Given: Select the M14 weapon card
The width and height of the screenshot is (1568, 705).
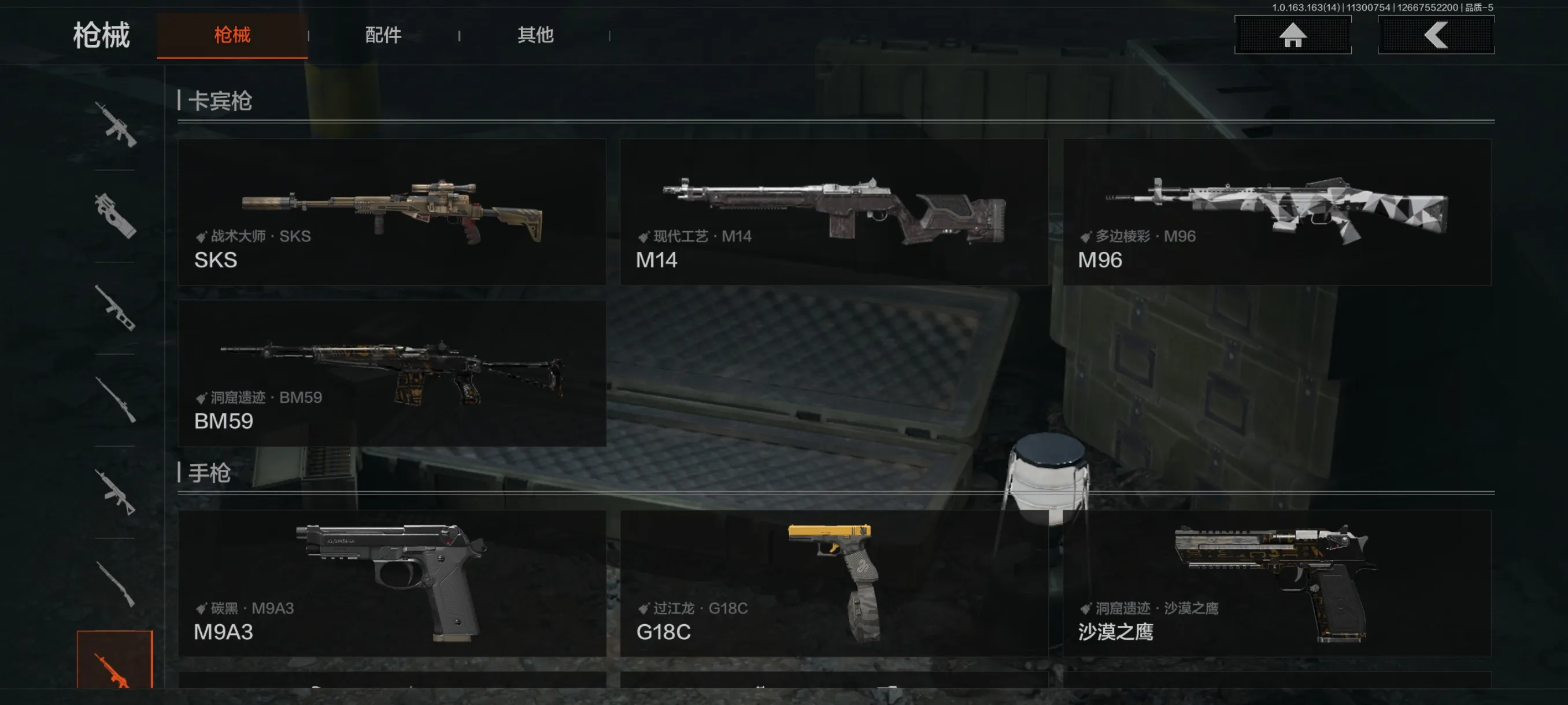Looking at the screenshot, I should tap(833, 211).
